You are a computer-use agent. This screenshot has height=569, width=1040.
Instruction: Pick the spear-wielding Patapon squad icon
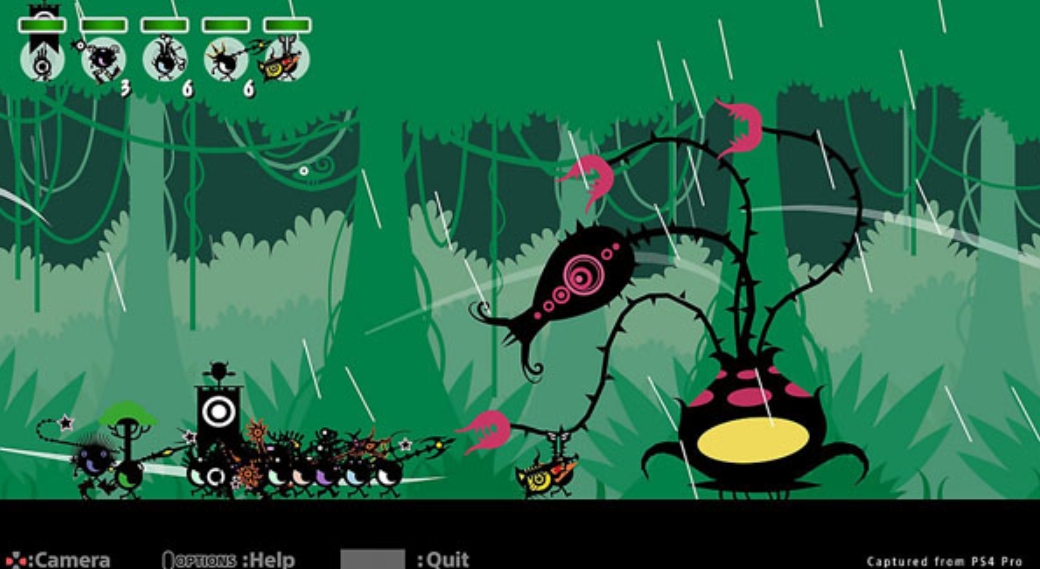(226, 60)
